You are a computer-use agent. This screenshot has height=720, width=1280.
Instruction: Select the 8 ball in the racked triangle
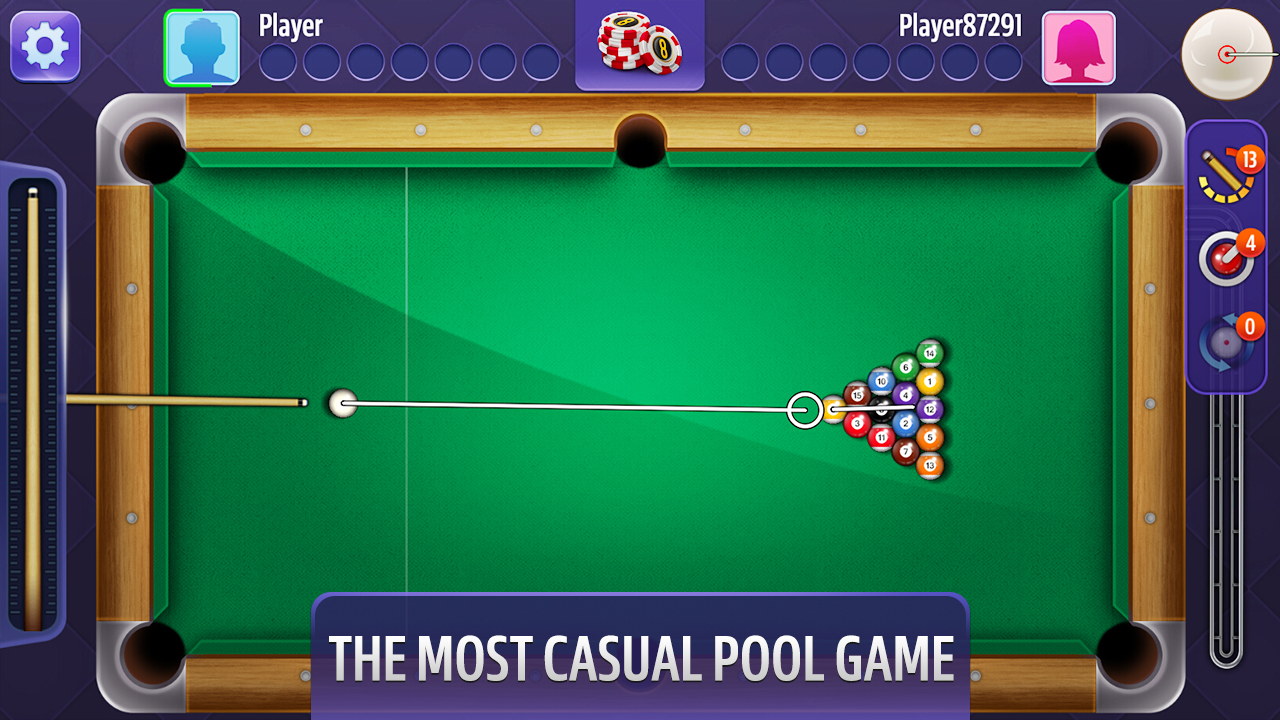880,410
